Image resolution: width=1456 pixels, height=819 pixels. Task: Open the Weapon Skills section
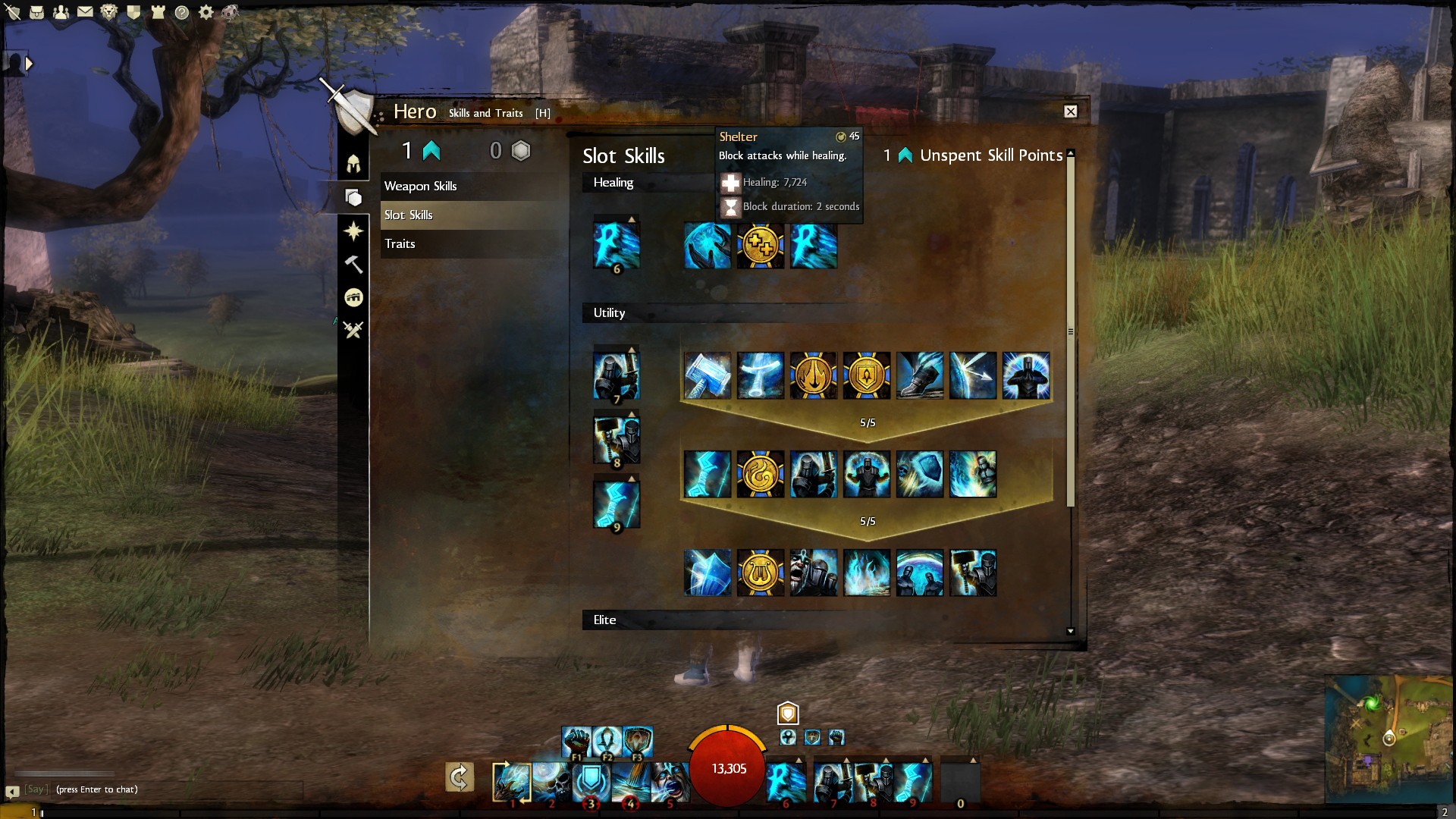pyautogui.click(x=420, y=186)
